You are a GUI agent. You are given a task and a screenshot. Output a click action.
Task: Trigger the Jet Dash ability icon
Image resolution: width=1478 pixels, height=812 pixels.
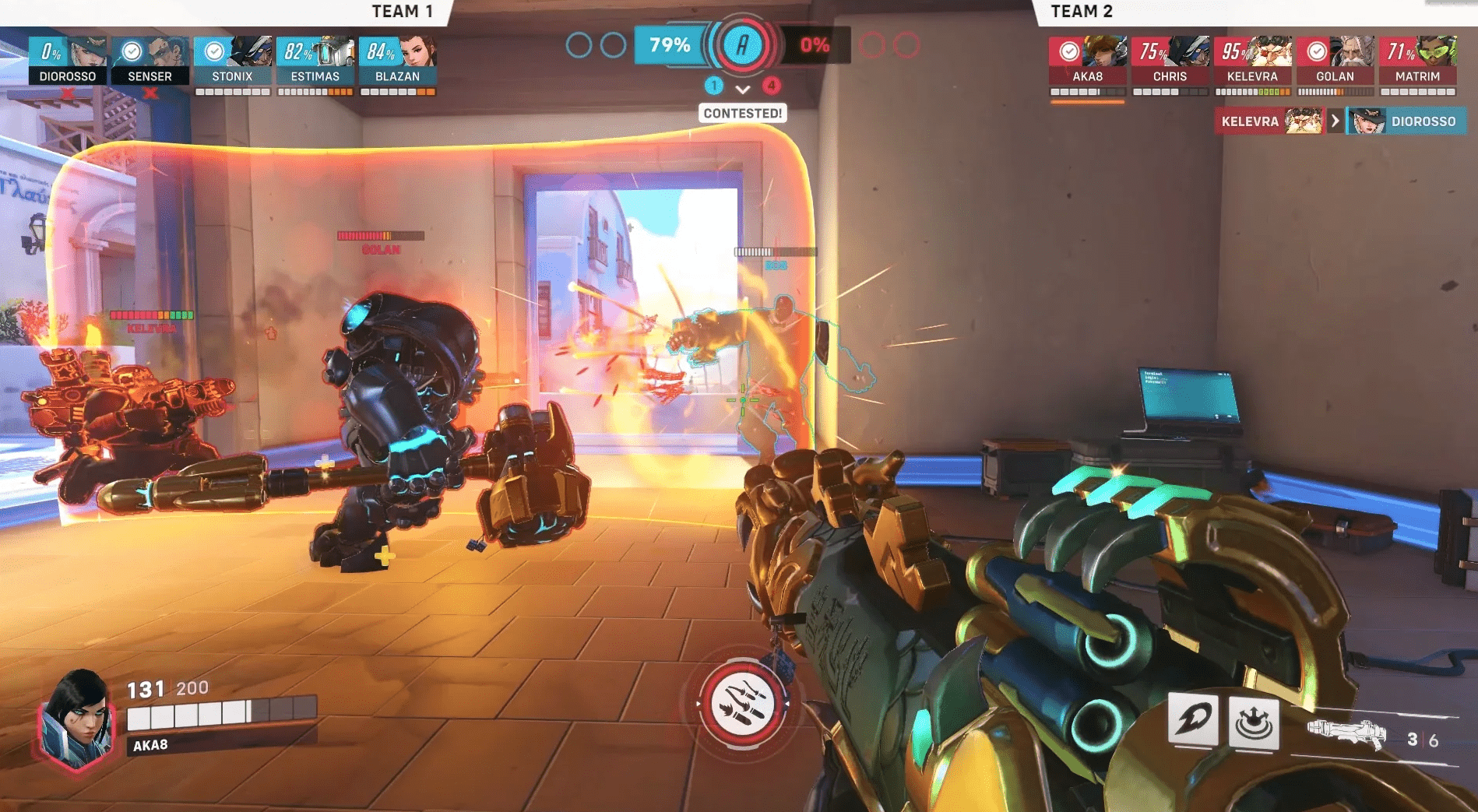coord(1192,720)
